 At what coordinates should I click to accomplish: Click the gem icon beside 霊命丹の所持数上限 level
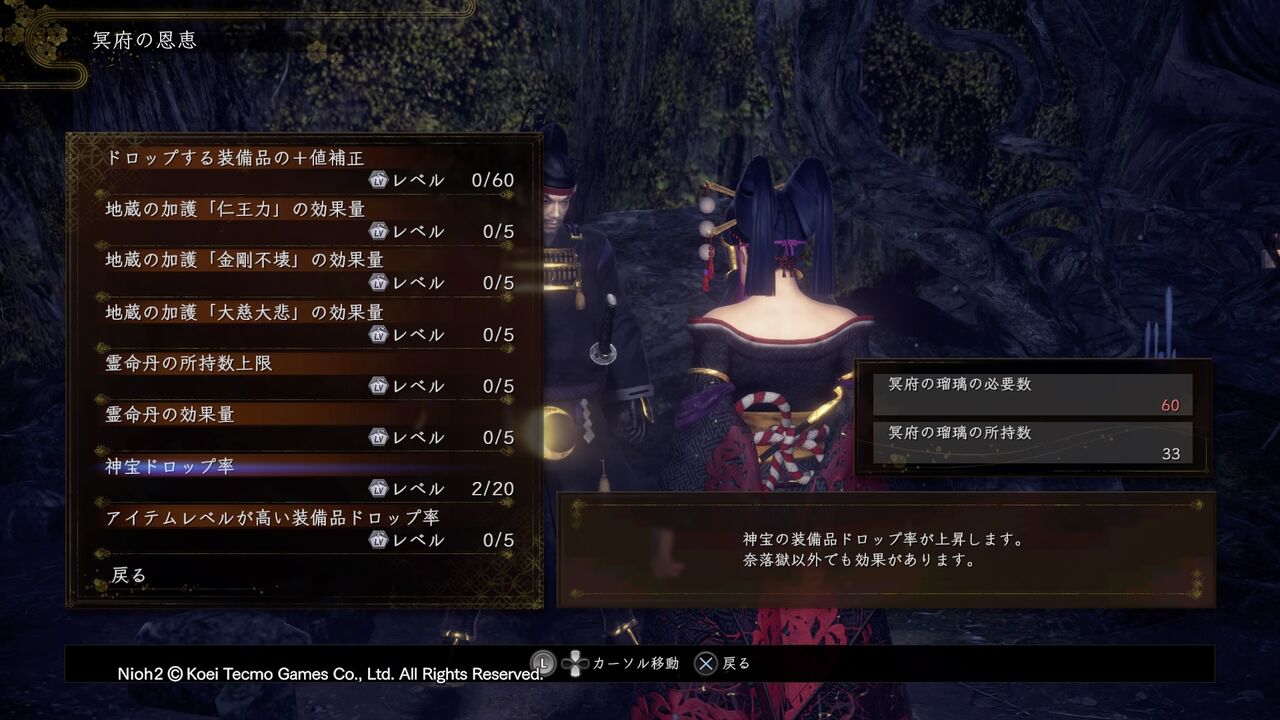pyautogui.click(x=378, y=385)
